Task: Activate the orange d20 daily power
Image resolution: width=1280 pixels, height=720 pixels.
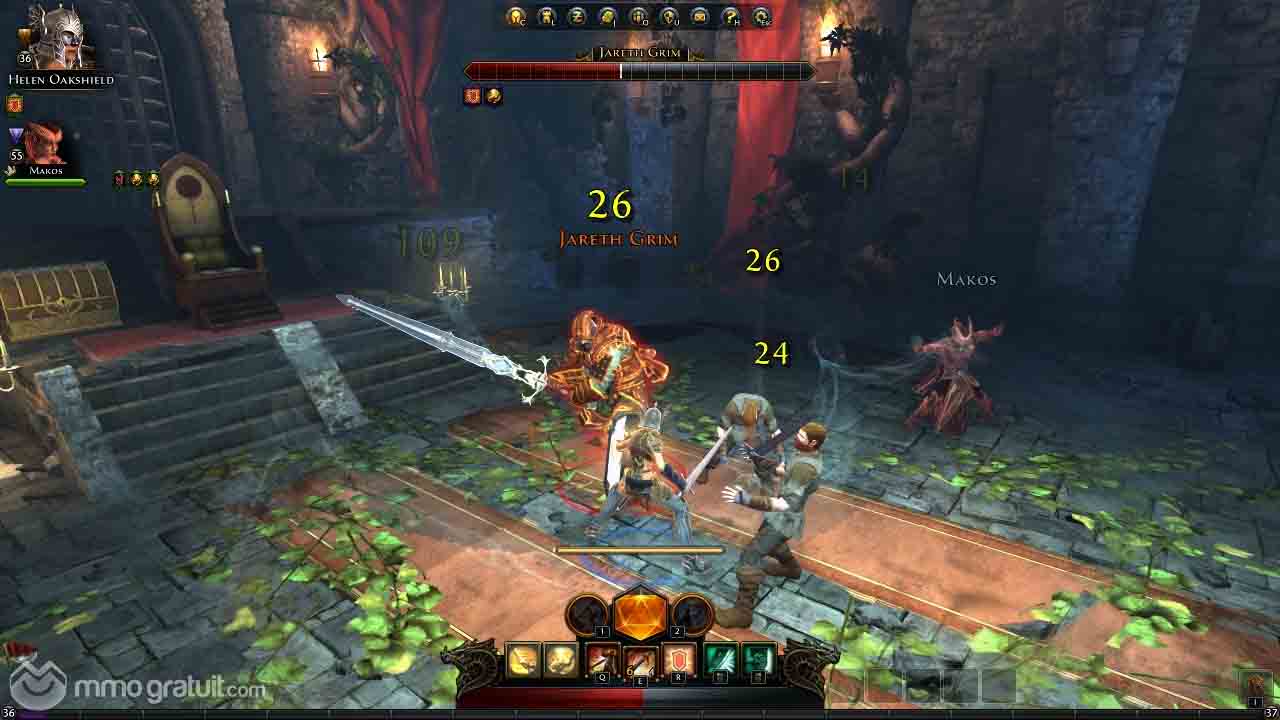Action: [640, 613]
